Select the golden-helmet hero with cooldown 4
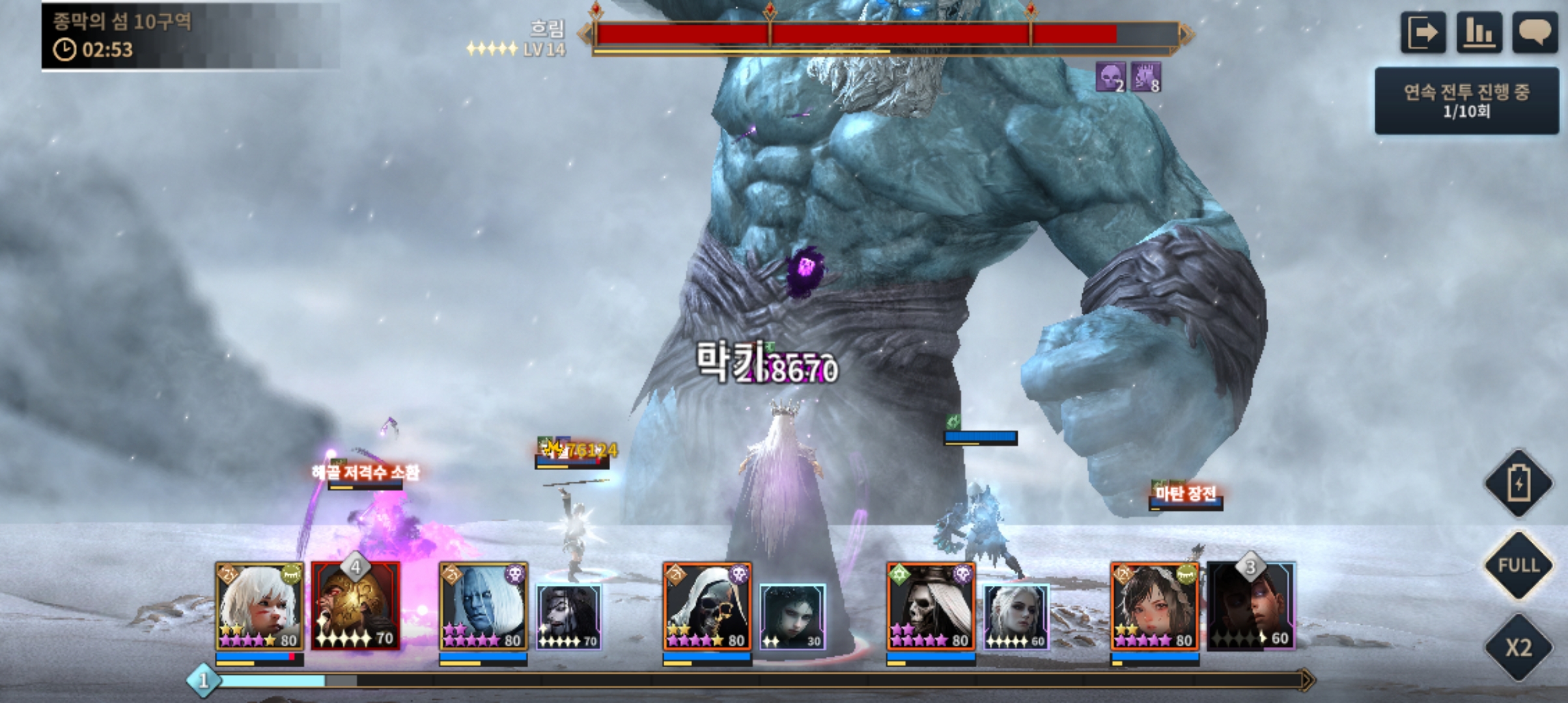This screenshot has width=1568, height=703. (x=356, y=606)
